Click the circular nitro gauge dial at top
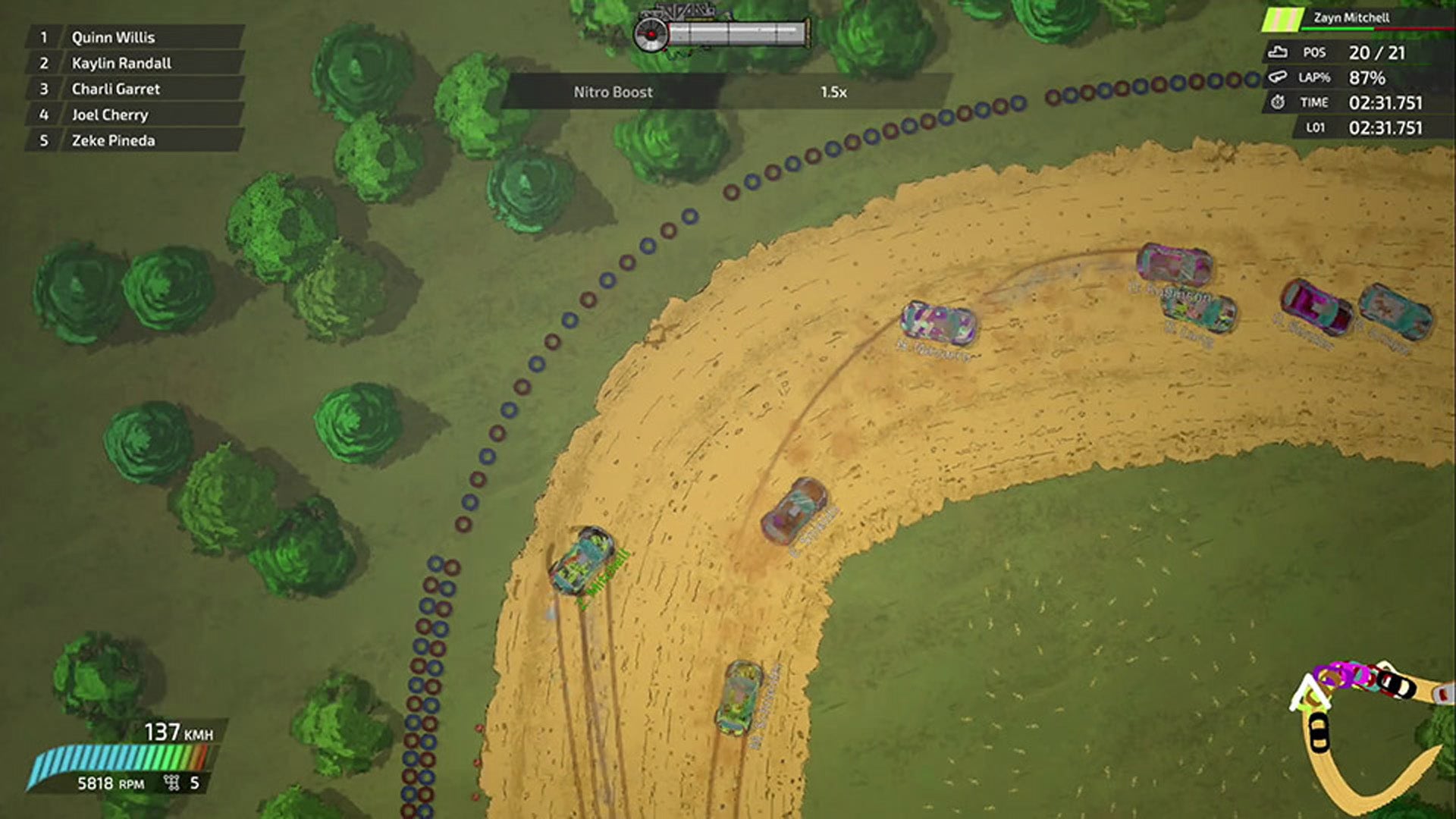This screenshot has height=819, width=1456. [x=650, y=33]
